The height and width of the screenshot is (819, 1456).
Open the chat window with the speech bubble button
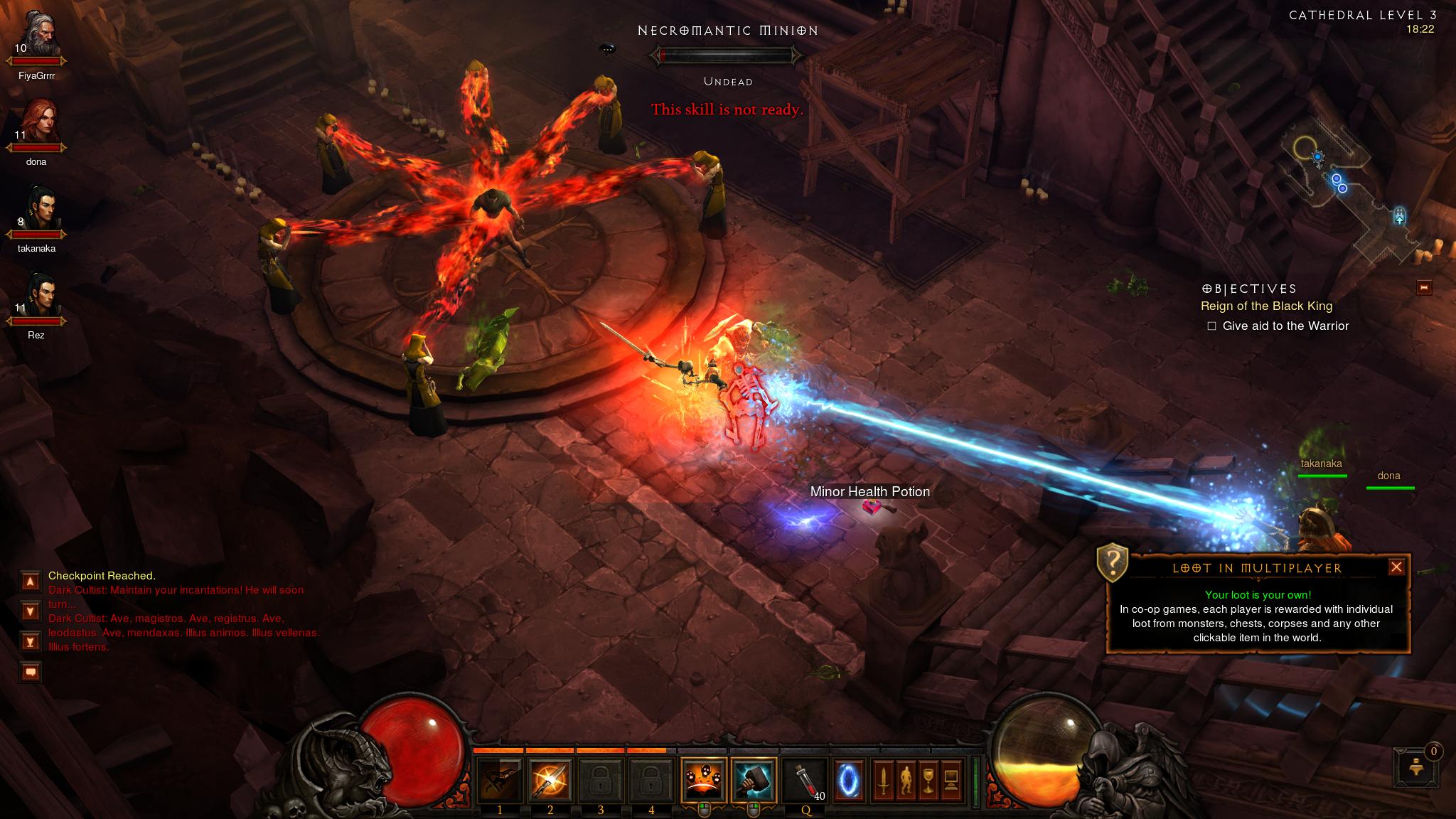[31, 671]
